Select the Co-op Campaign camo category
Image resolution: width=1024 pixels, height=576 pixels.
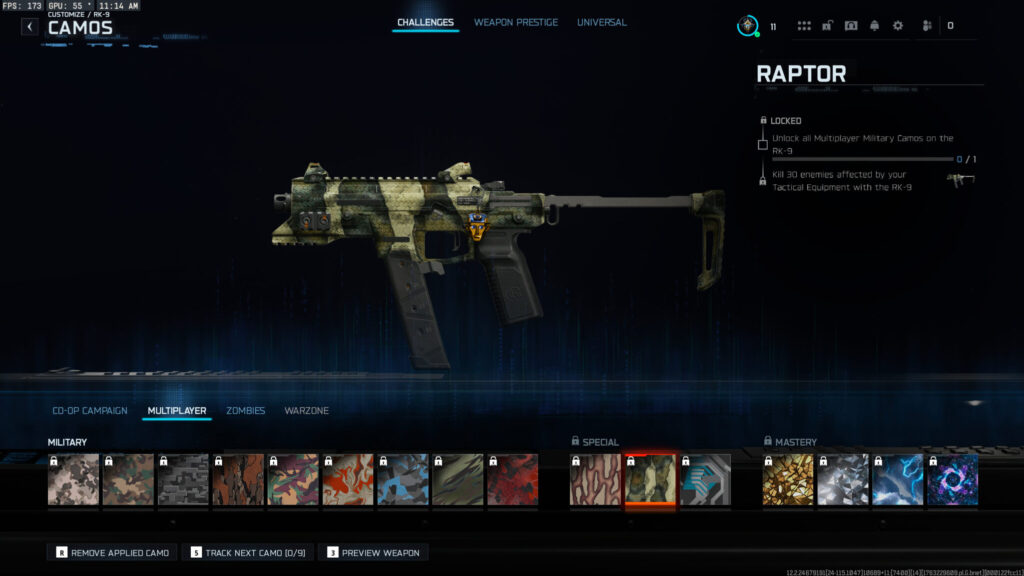(x=90, y=411)
